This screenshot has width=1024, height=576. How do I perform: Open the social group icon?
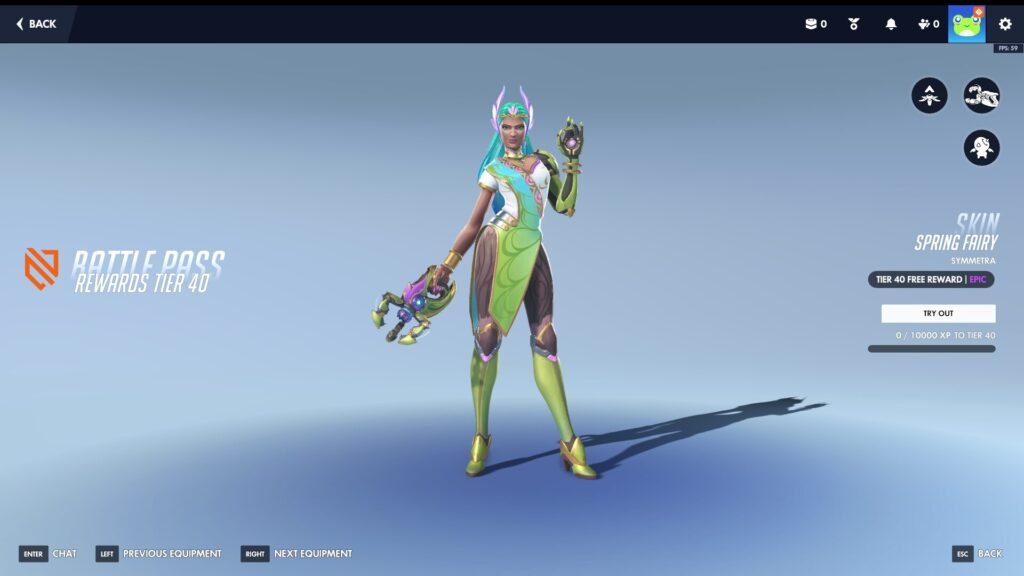(927, 24)
